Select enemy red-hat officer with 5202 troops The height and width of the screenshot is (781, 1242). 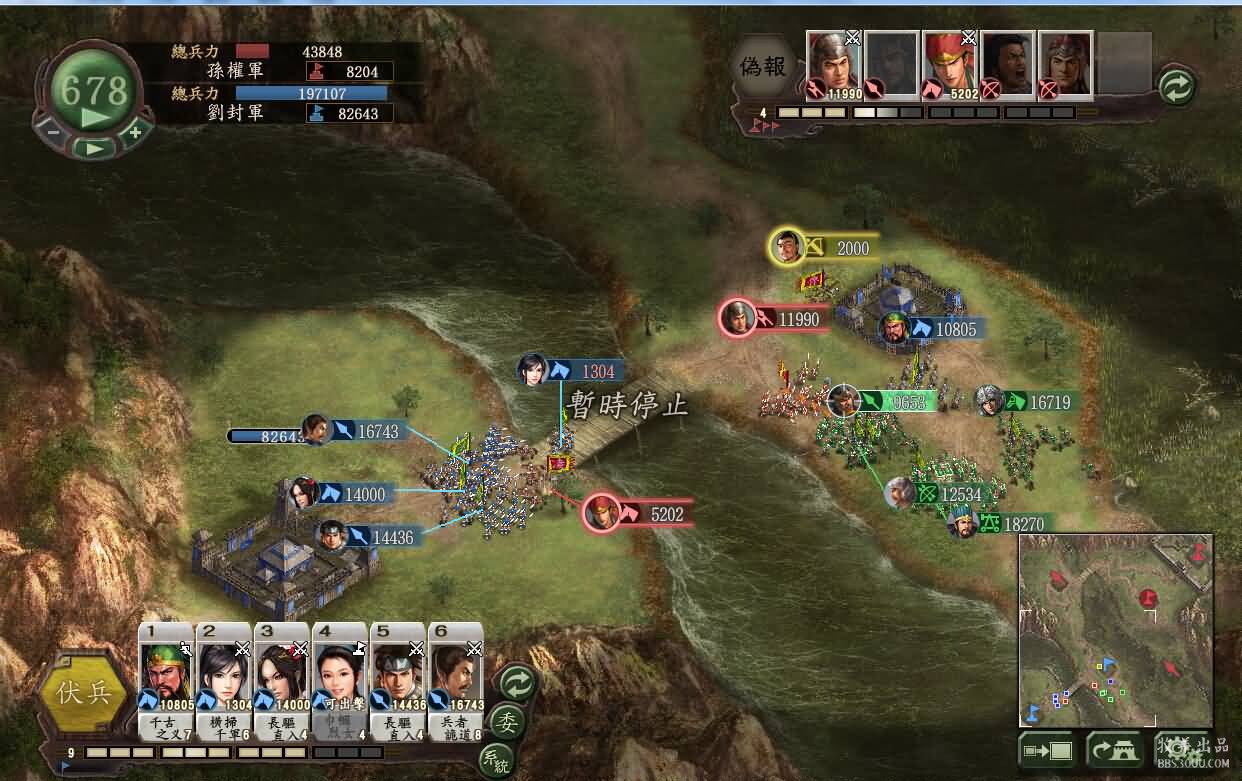[x=949, y=64]
